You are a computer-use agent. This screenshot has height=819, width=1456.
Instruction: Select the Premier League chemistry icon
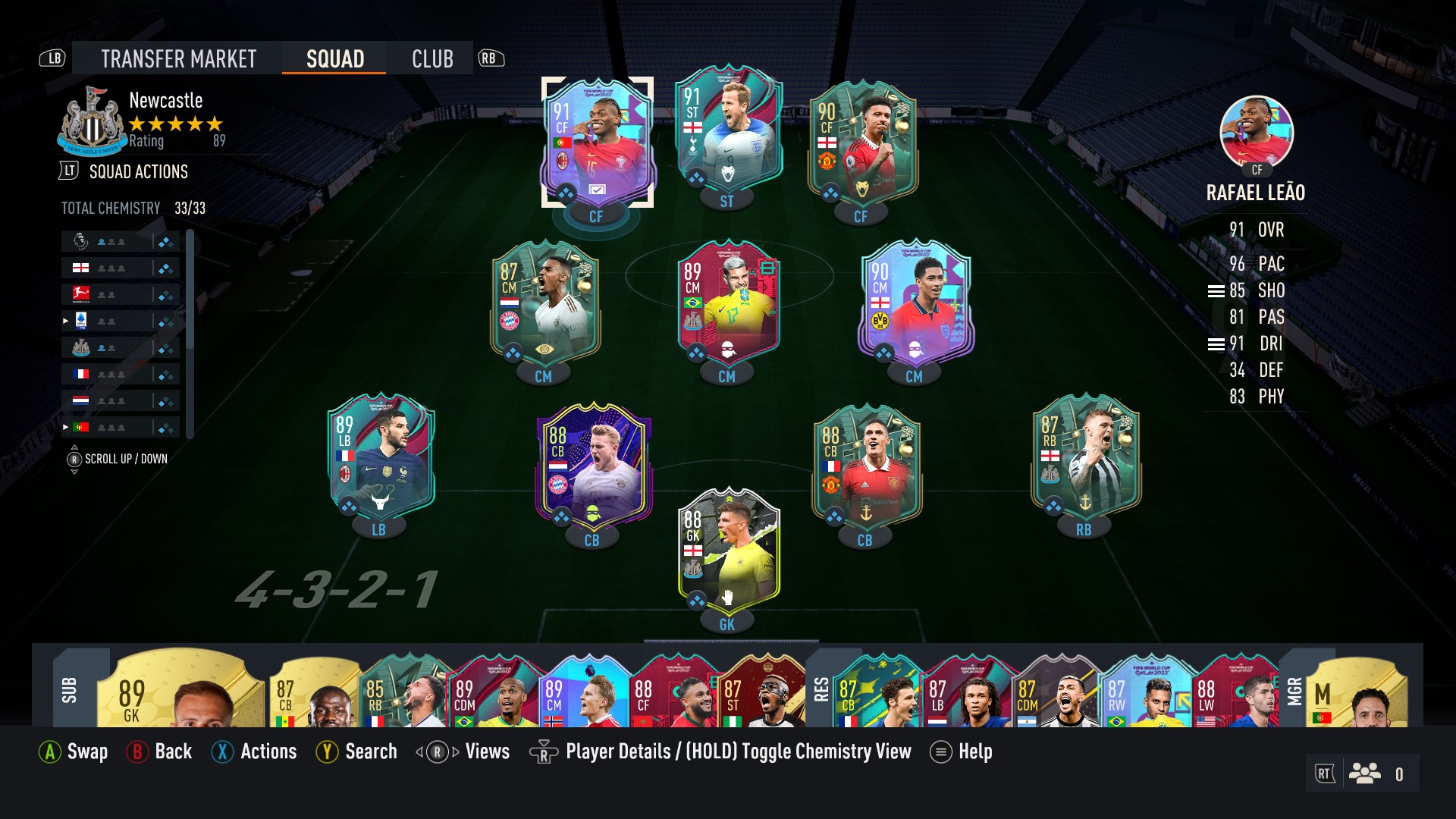click(80, 241)
